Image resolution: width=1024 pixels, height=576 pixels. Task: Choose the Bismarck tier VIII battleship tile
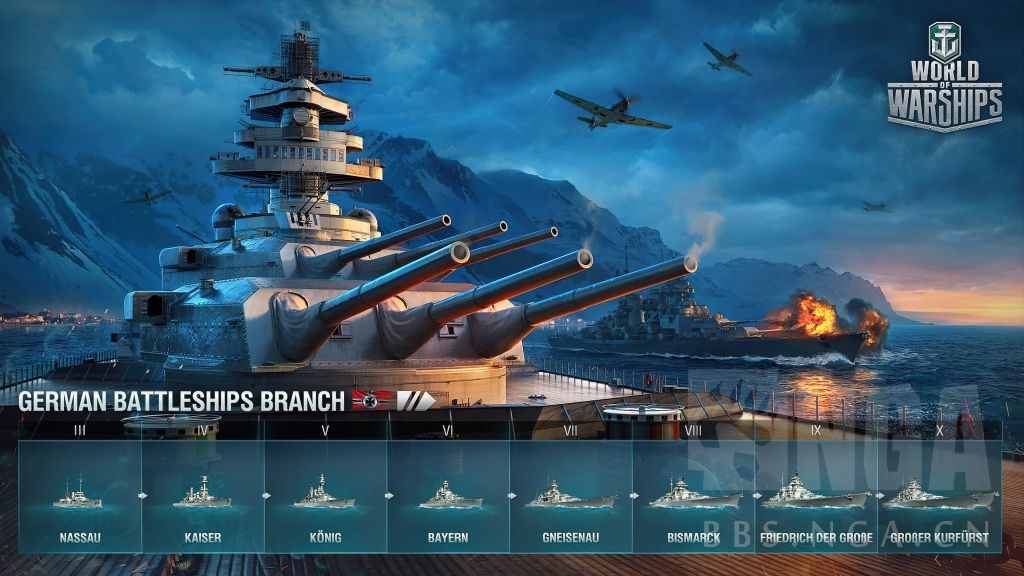(694, 496)
